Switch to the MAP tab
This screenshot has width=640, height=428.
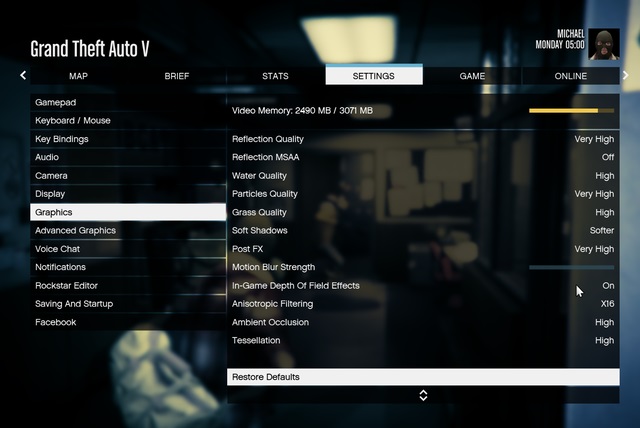[x=78, y=76]
